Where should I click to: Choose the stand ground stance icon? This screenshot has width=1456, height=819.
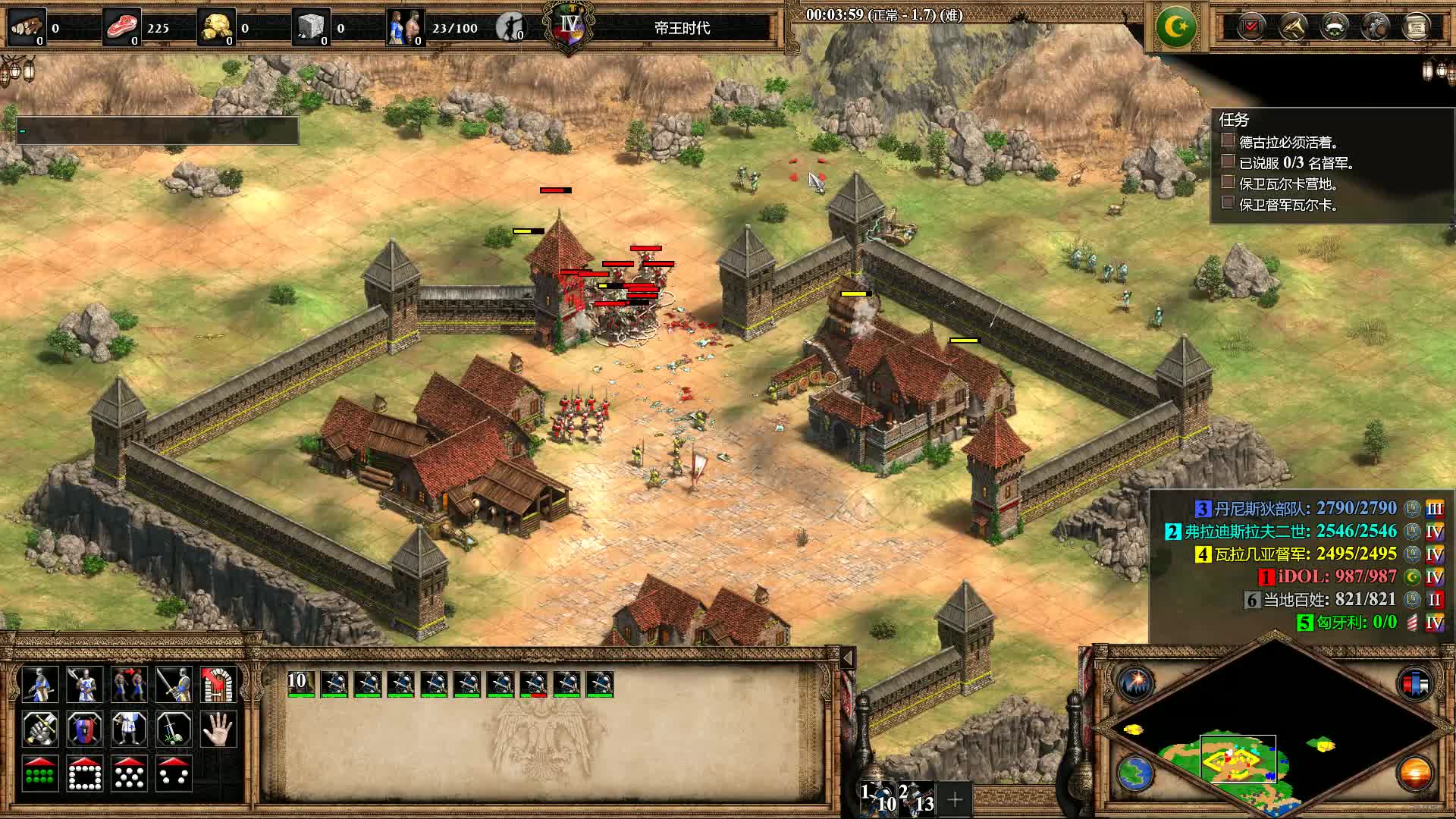pos(129,730)
